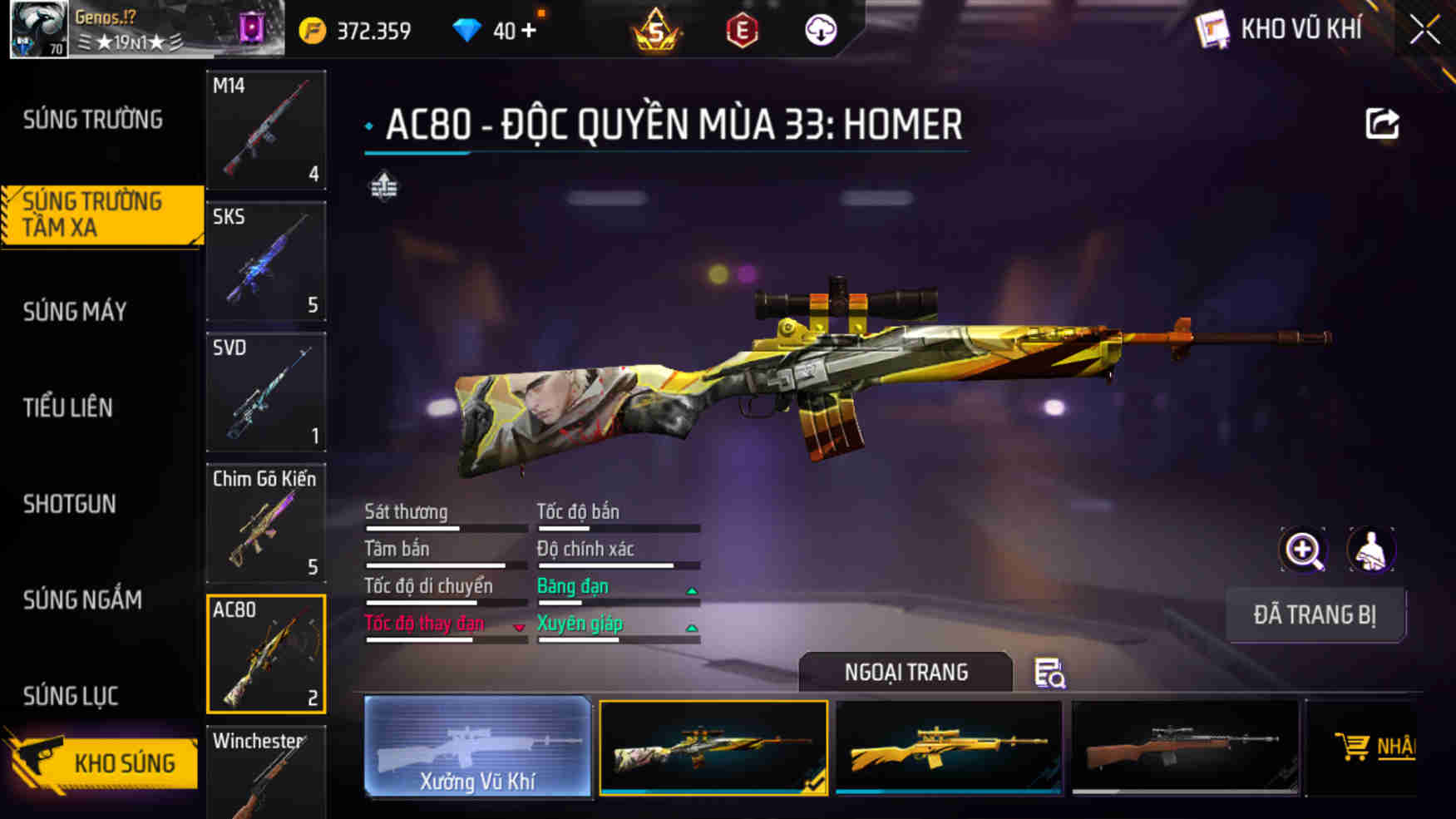Screen dimensions: 1456x819
Task: Click the Winchester weapon entry
Action: pos(265,772)
